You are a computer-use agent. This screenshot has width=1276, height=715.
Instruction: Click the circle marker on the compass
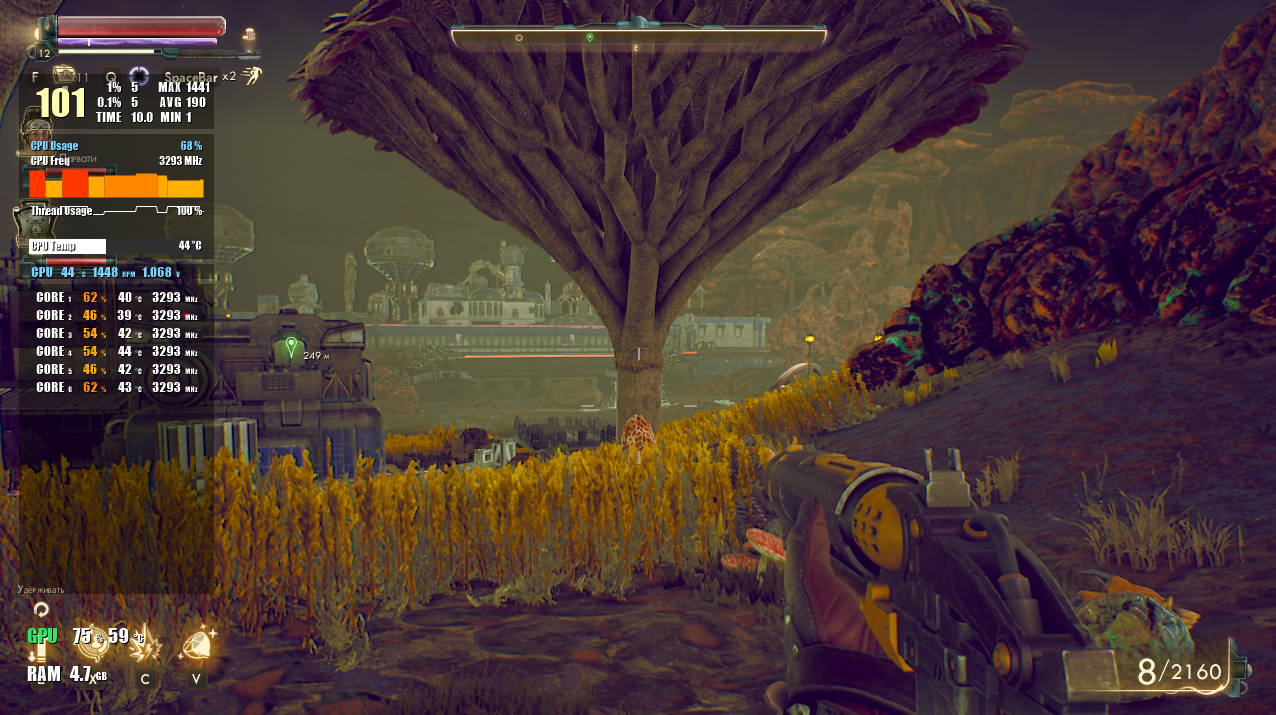[518, 37]
